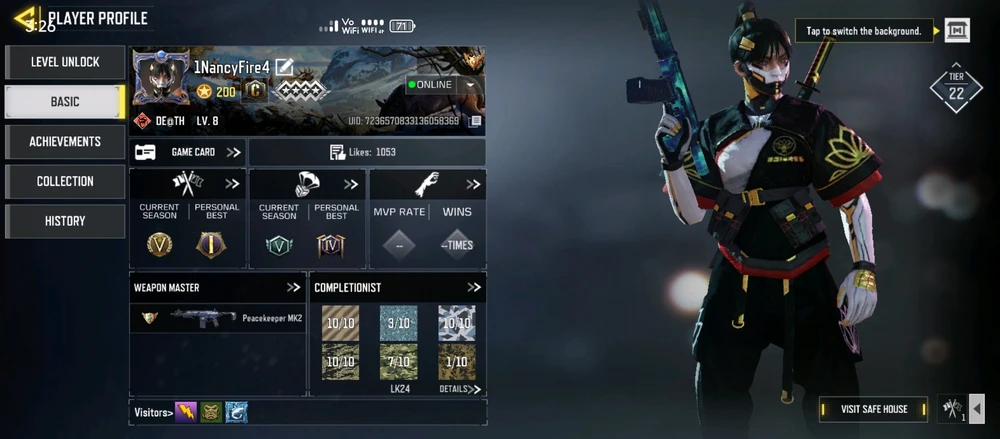Open the Game Card panel
This screenshot has width=1000, height=439.
click(188, 152)
